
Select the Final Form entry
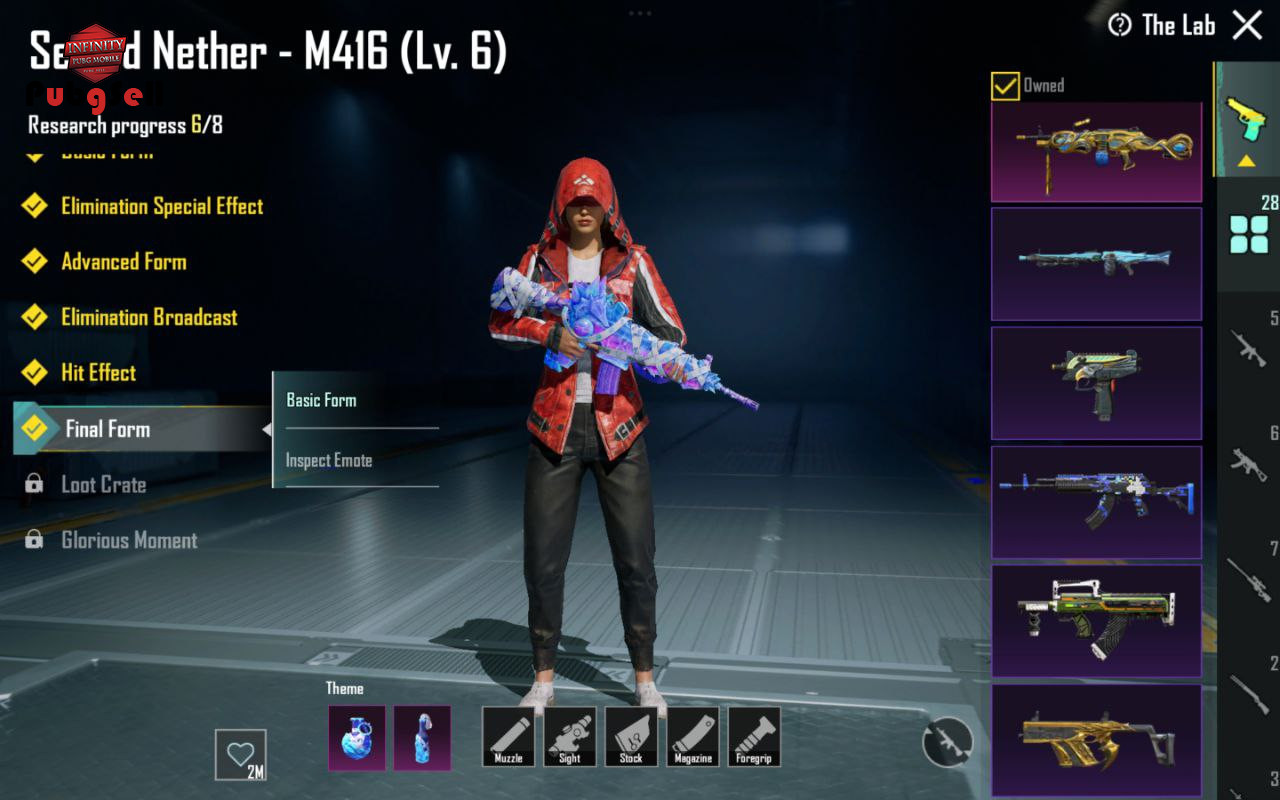[x=107, y=430]
